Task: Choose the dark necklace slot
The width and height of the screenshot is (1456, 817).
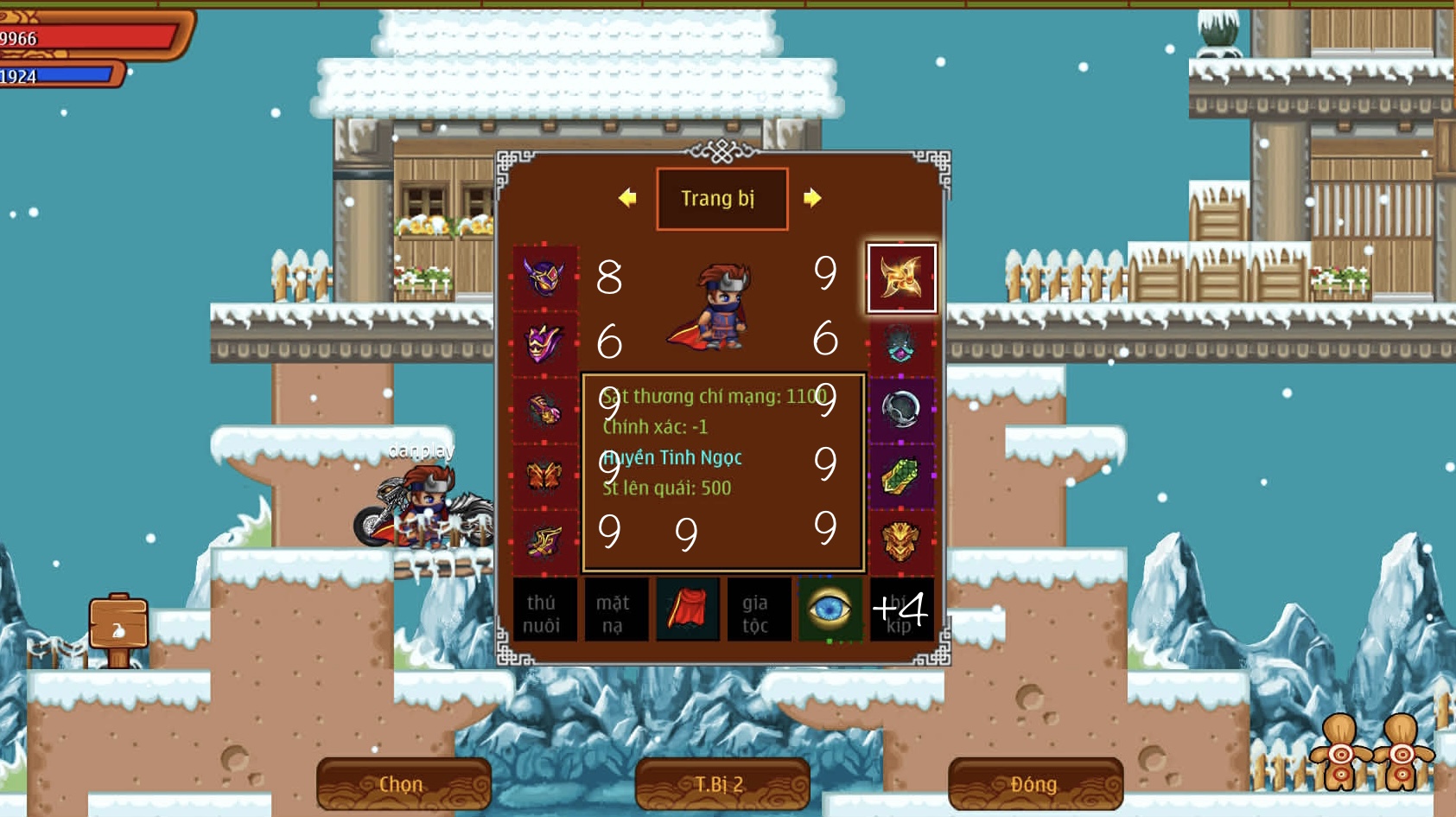Action: [901, 343]
